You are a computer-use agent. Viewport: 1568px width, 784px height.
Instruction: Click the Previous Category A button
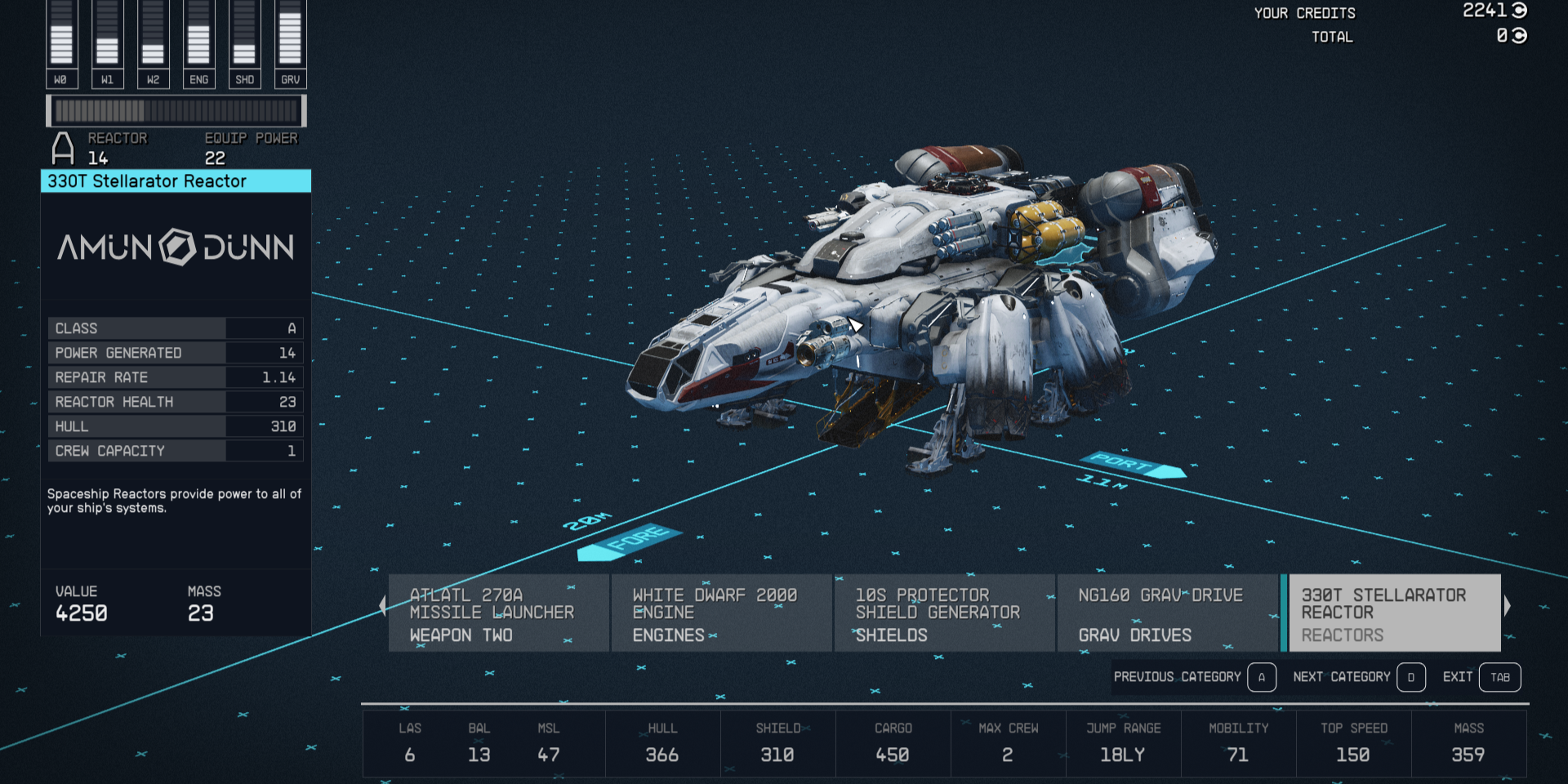click(1261, 677)
